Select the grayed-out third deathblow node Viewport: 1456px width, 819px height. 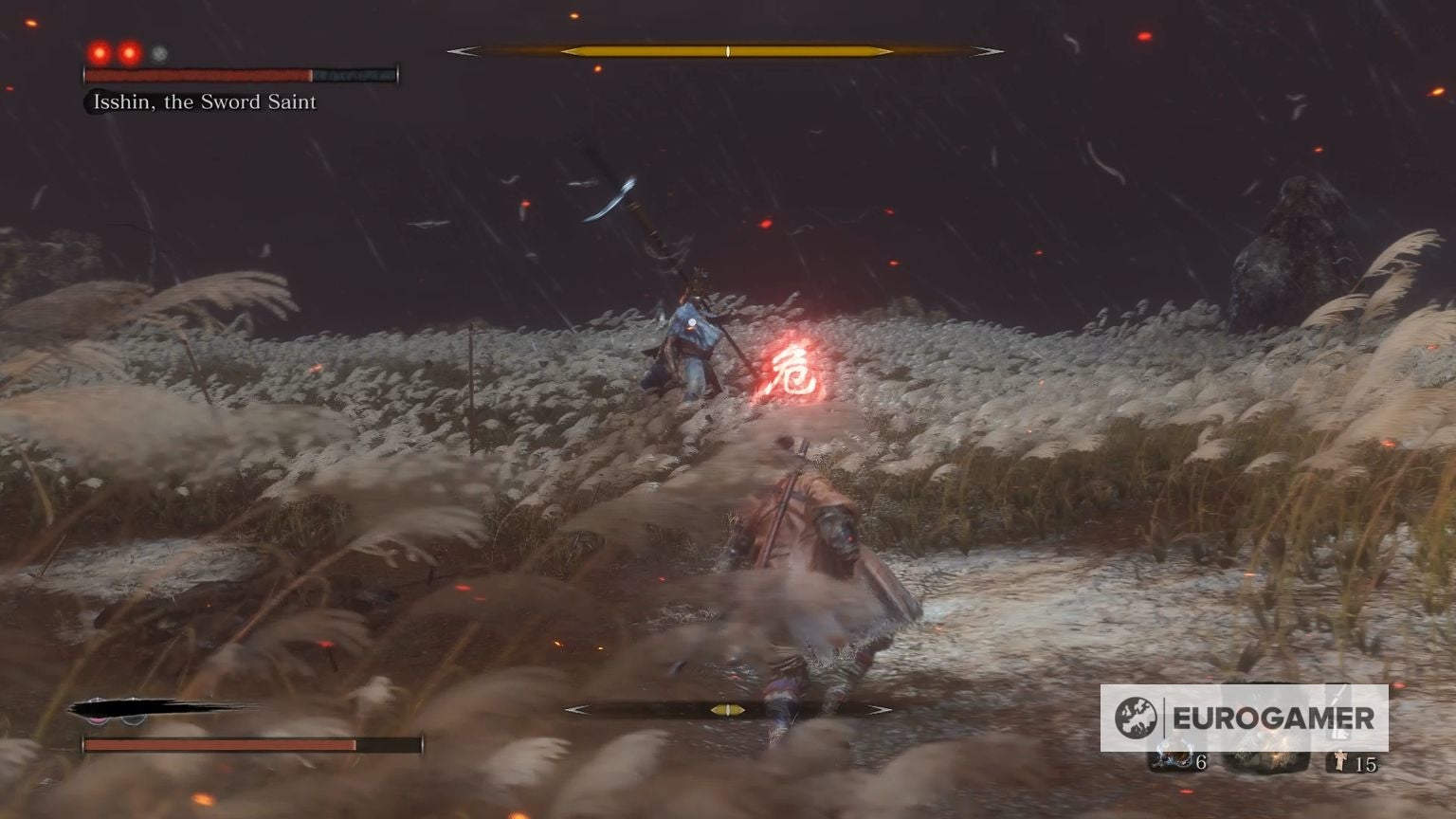tap(157, 53)
